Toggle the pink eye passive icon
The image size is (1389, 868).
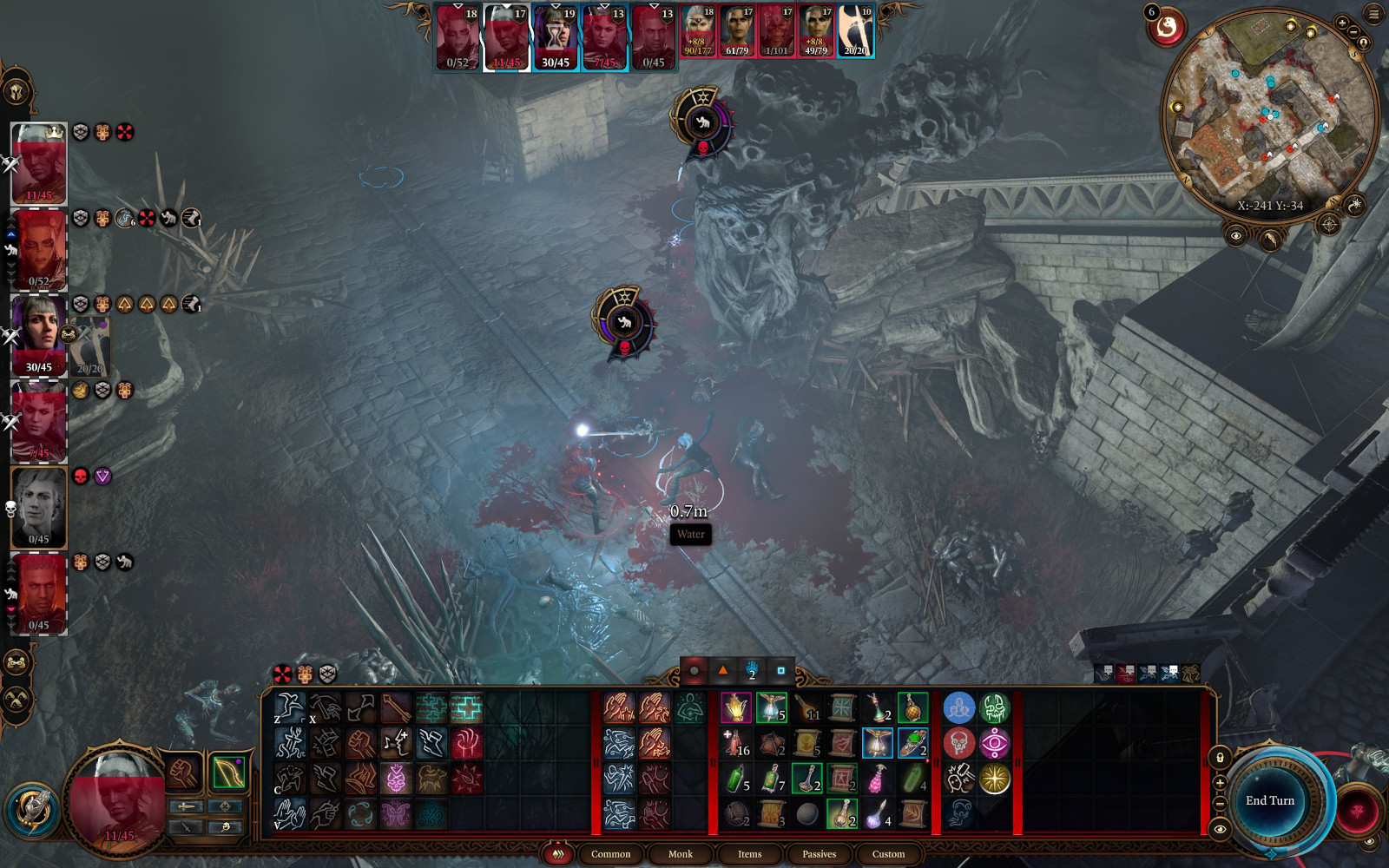(x=994, y=744)
